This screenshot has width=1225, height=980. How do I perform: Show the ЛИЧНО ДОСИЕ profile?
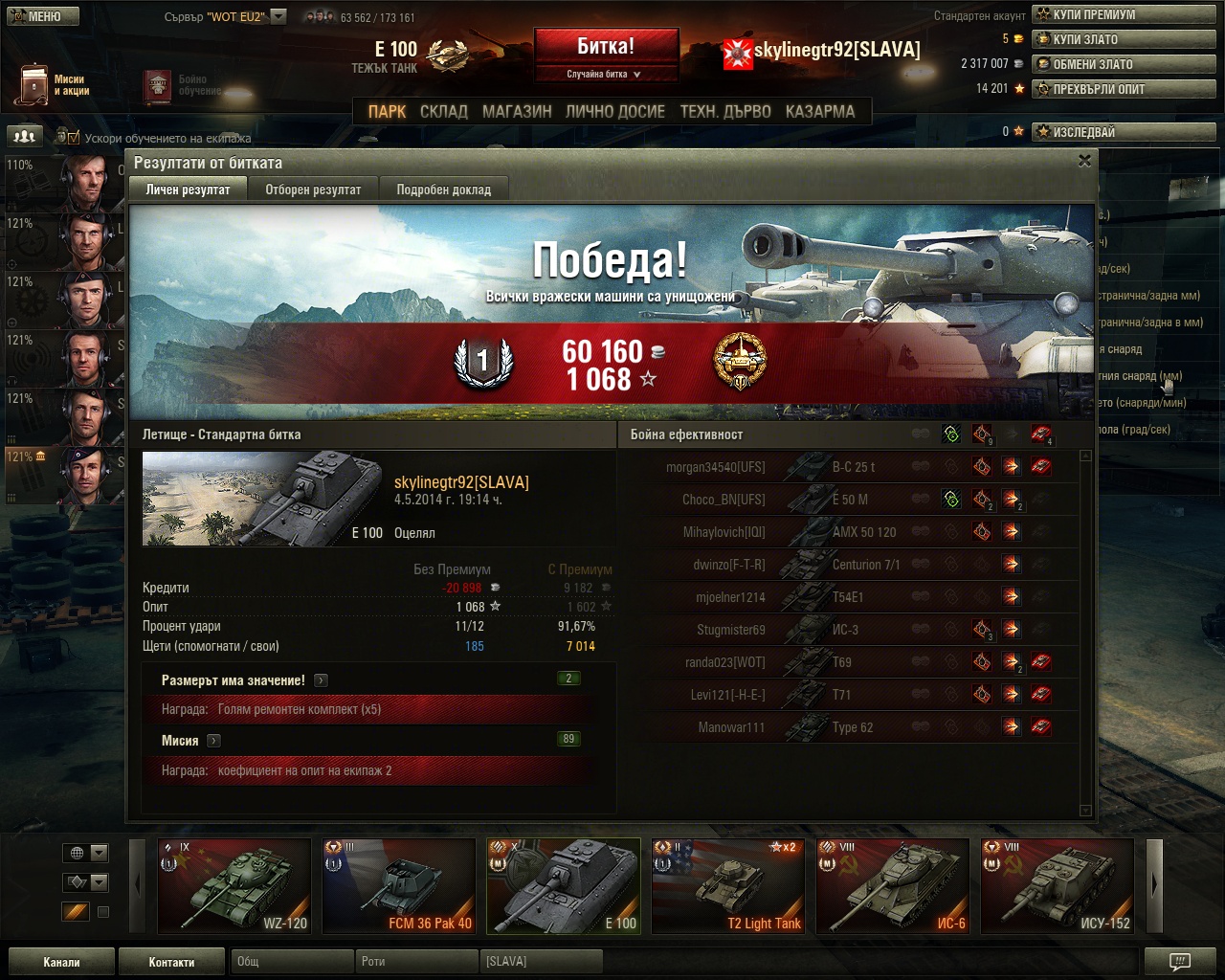[x=614, y=111]
